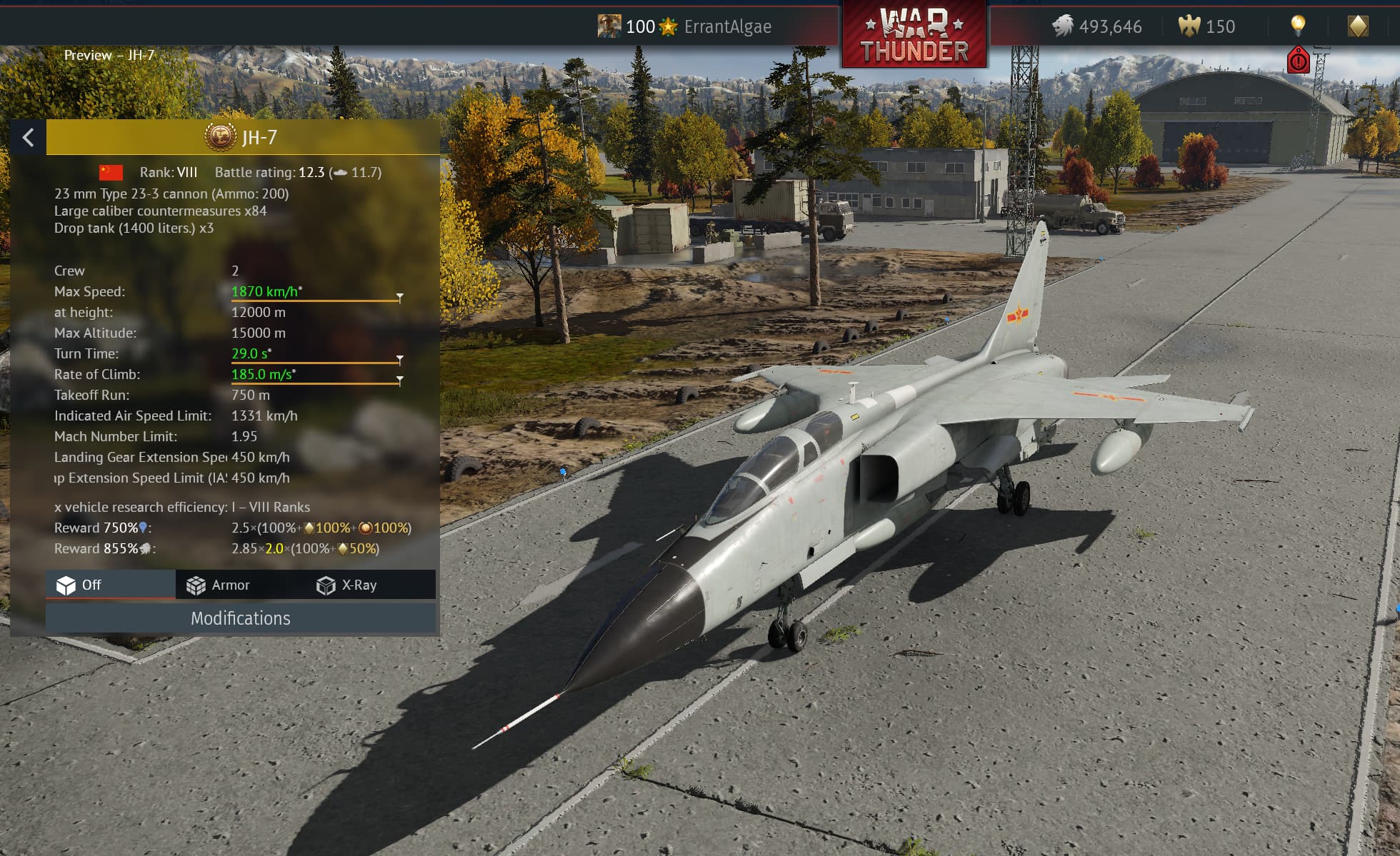Screen dimensions: 1400x856
Task: Click the red warning alert icon
Action: coord(1298,61)
